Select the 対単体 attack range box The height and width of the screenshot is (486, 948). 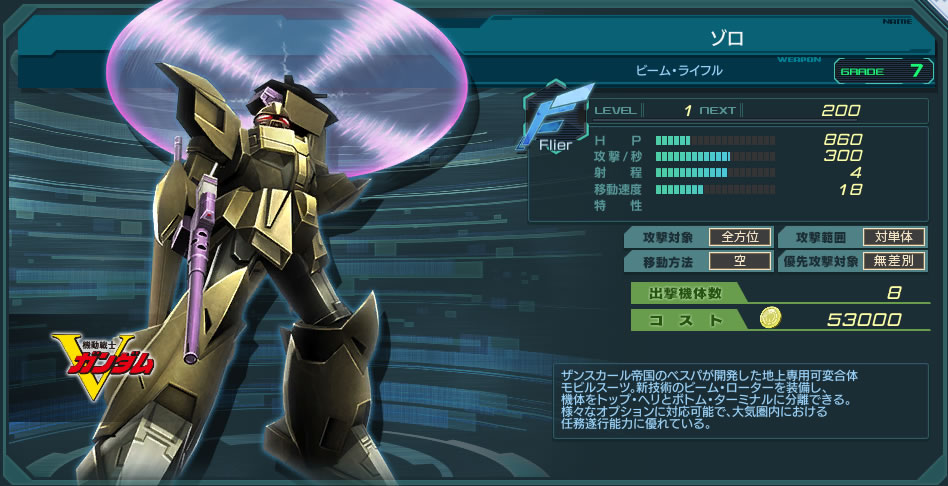click(x=893, y=237)
